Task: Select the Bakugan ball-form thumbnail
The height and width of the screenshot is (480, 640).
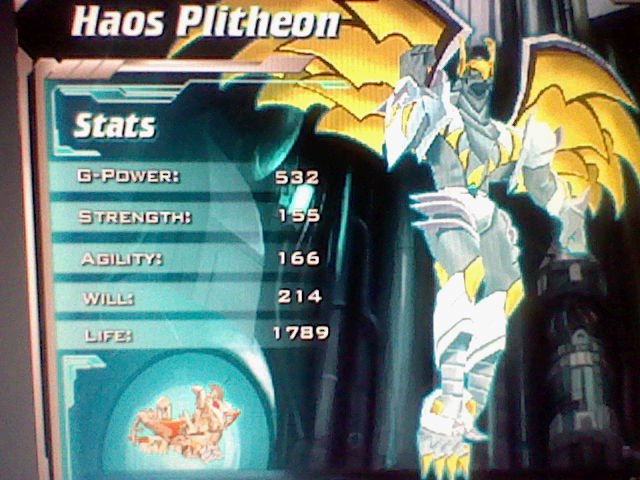Action: (184, 418)
